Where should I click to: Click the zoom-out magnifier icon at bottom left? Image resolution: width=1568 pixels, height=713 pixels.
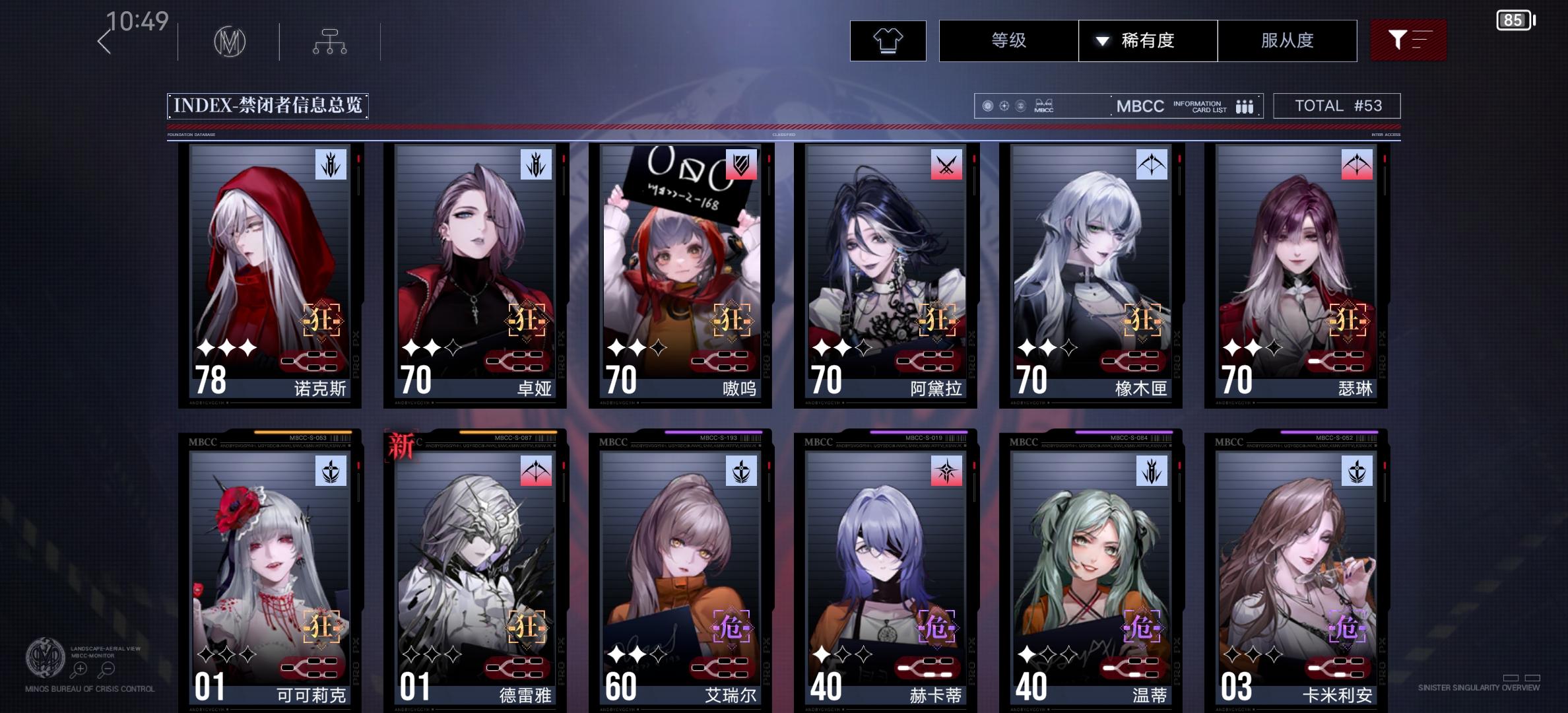click(x=106, y=668)
